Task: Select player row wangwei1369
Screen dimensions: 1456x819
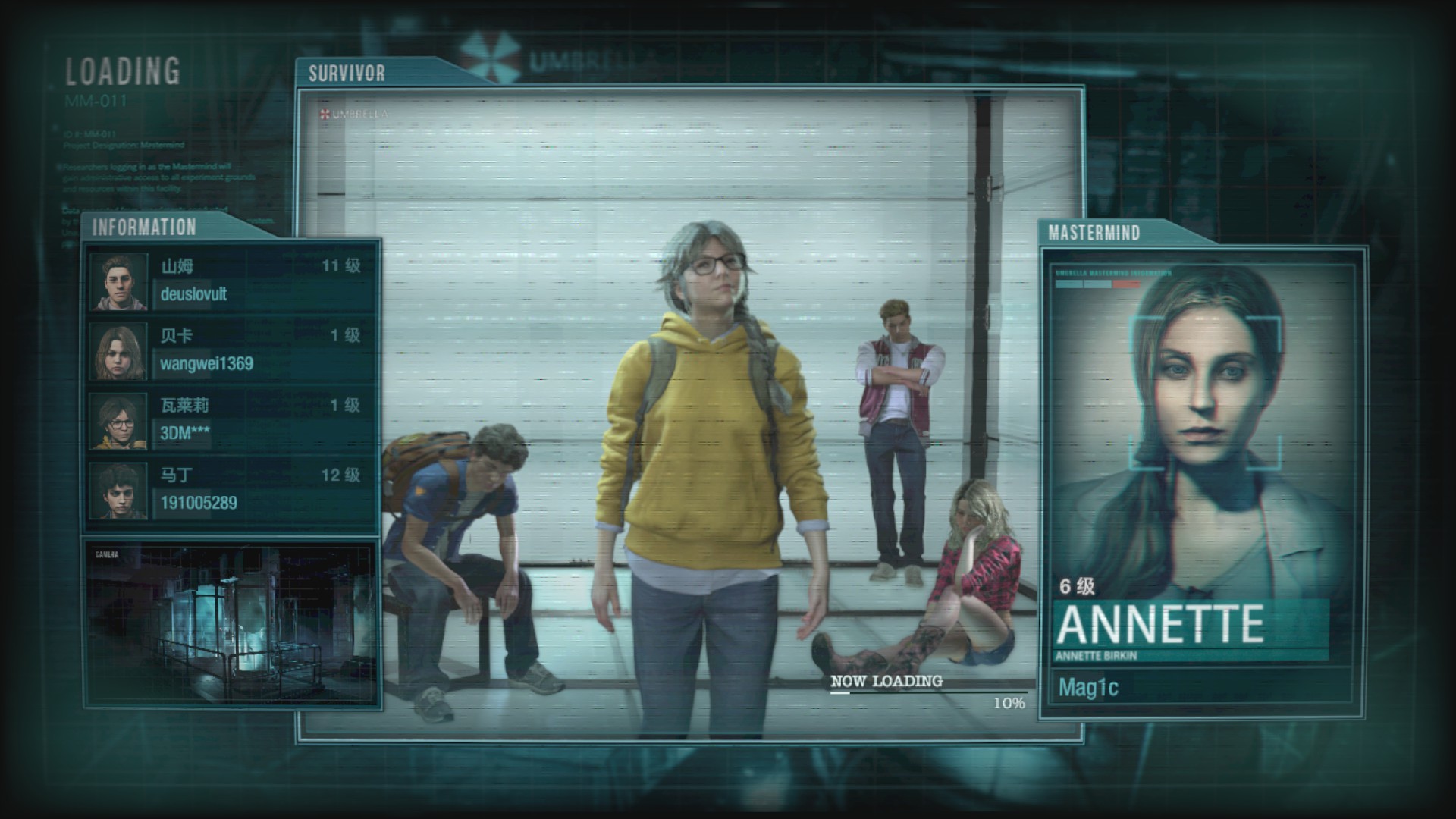Action: 231,351
